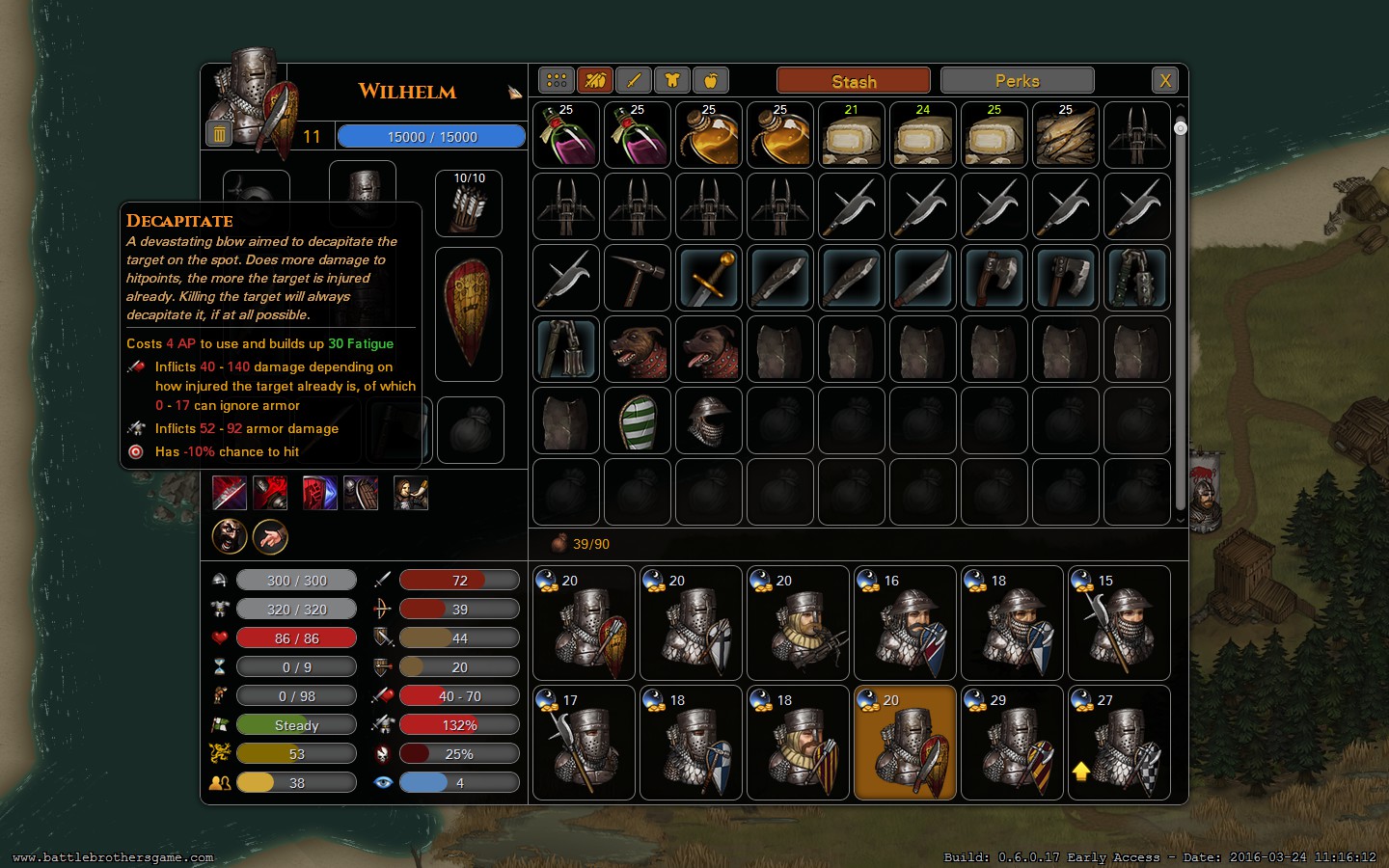Open the Stash tab

click(853, 81)
